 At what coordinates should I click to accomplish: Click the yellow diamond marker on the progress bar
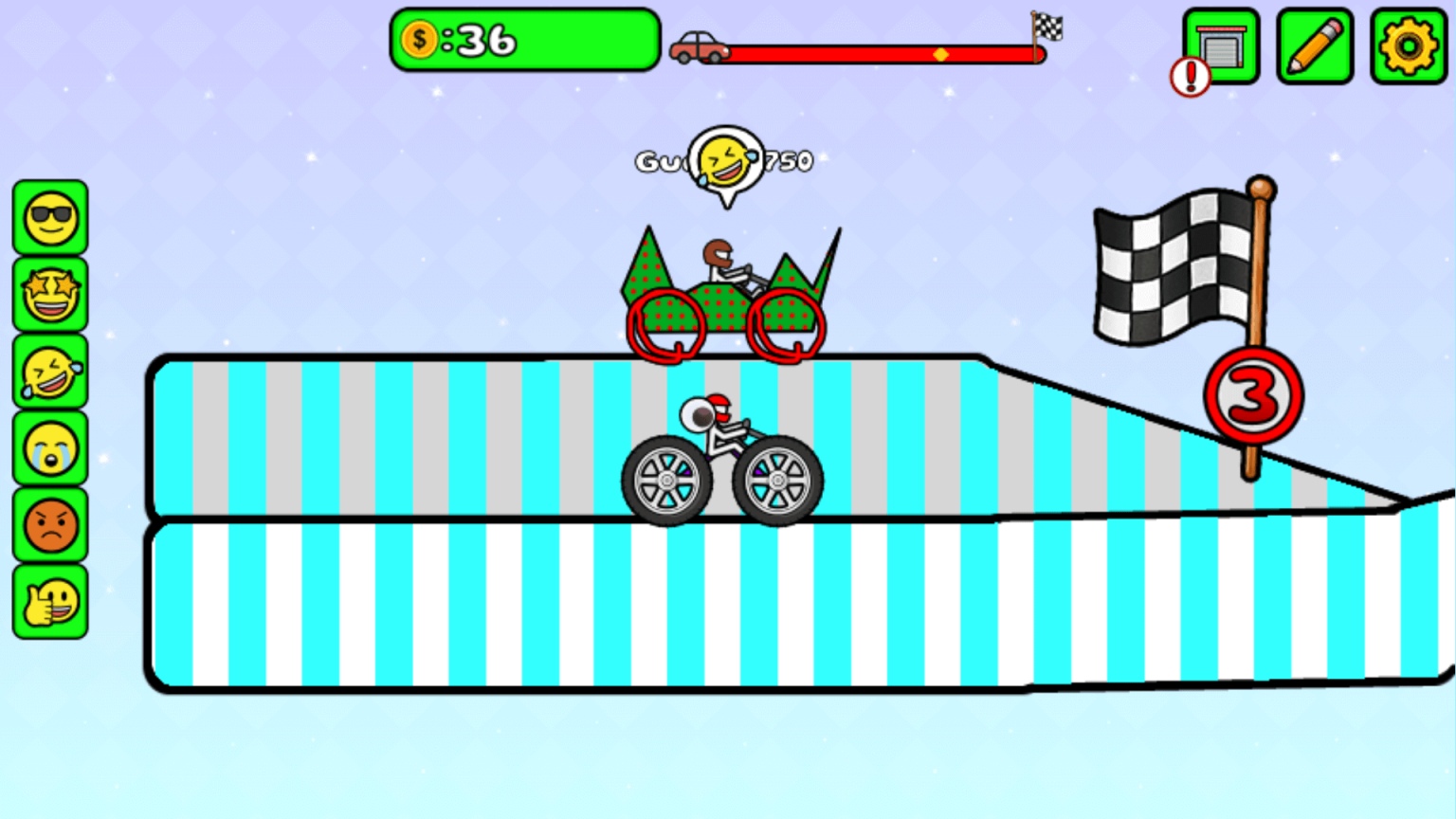[940, 54]
